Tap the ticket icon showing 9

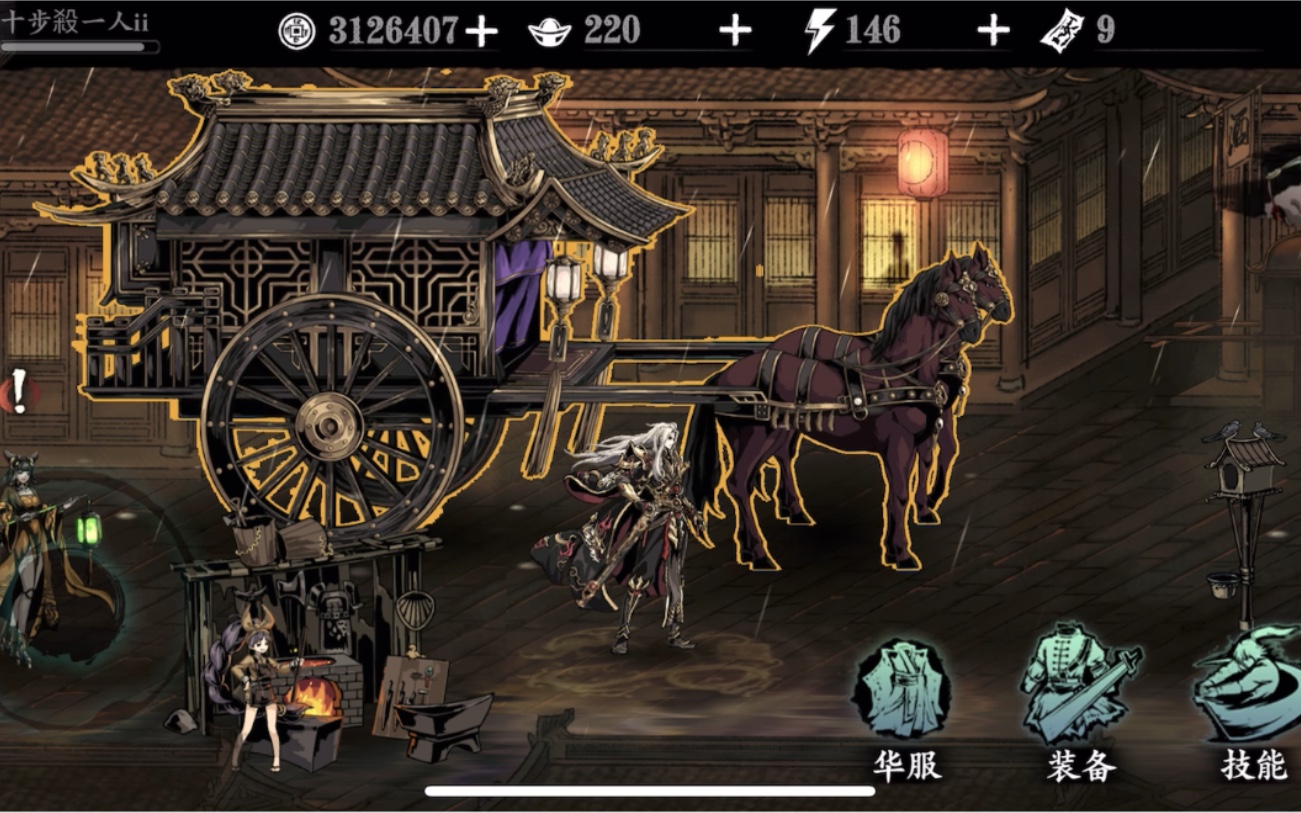pyautogui.click(x=1063, y=30)
